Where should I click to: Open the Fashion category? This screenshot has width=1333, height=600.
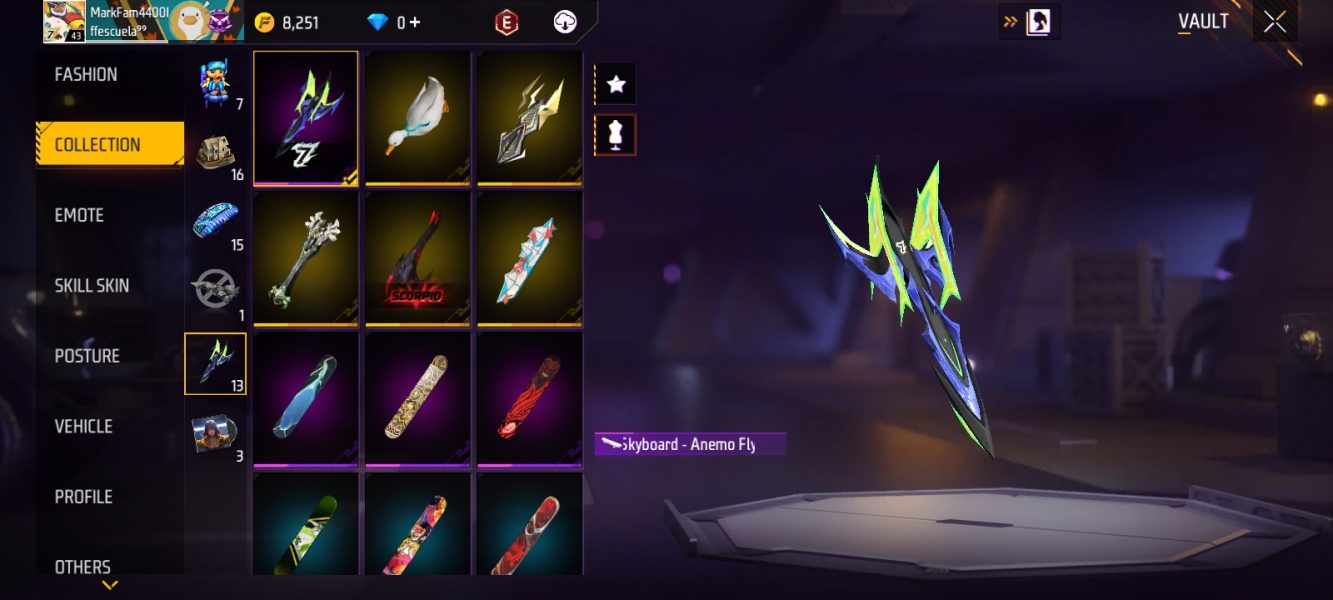[x=86, y=75]
